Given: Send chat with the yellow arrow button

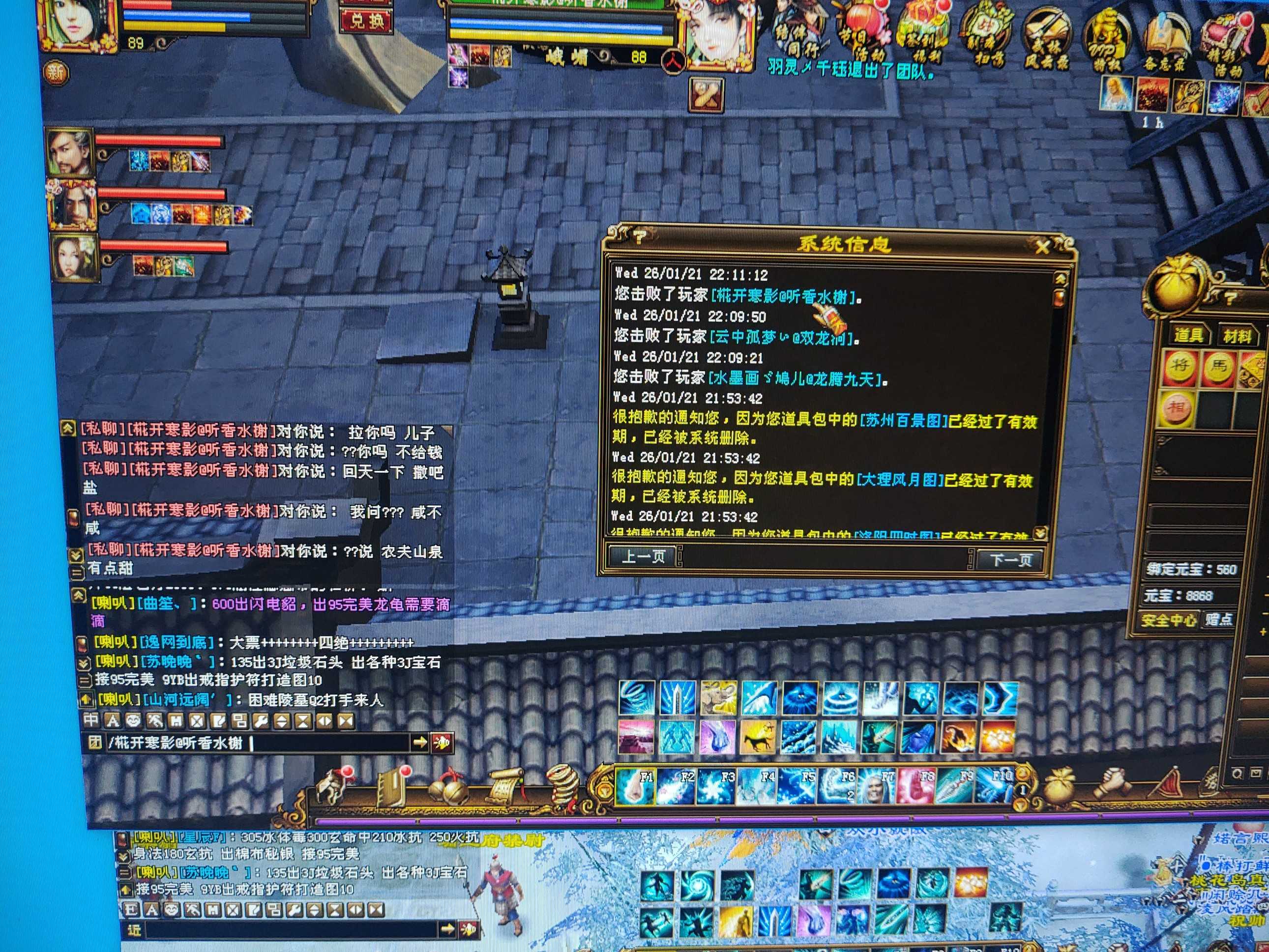Looking at the screenshot, I should click(x=420, y=743).
